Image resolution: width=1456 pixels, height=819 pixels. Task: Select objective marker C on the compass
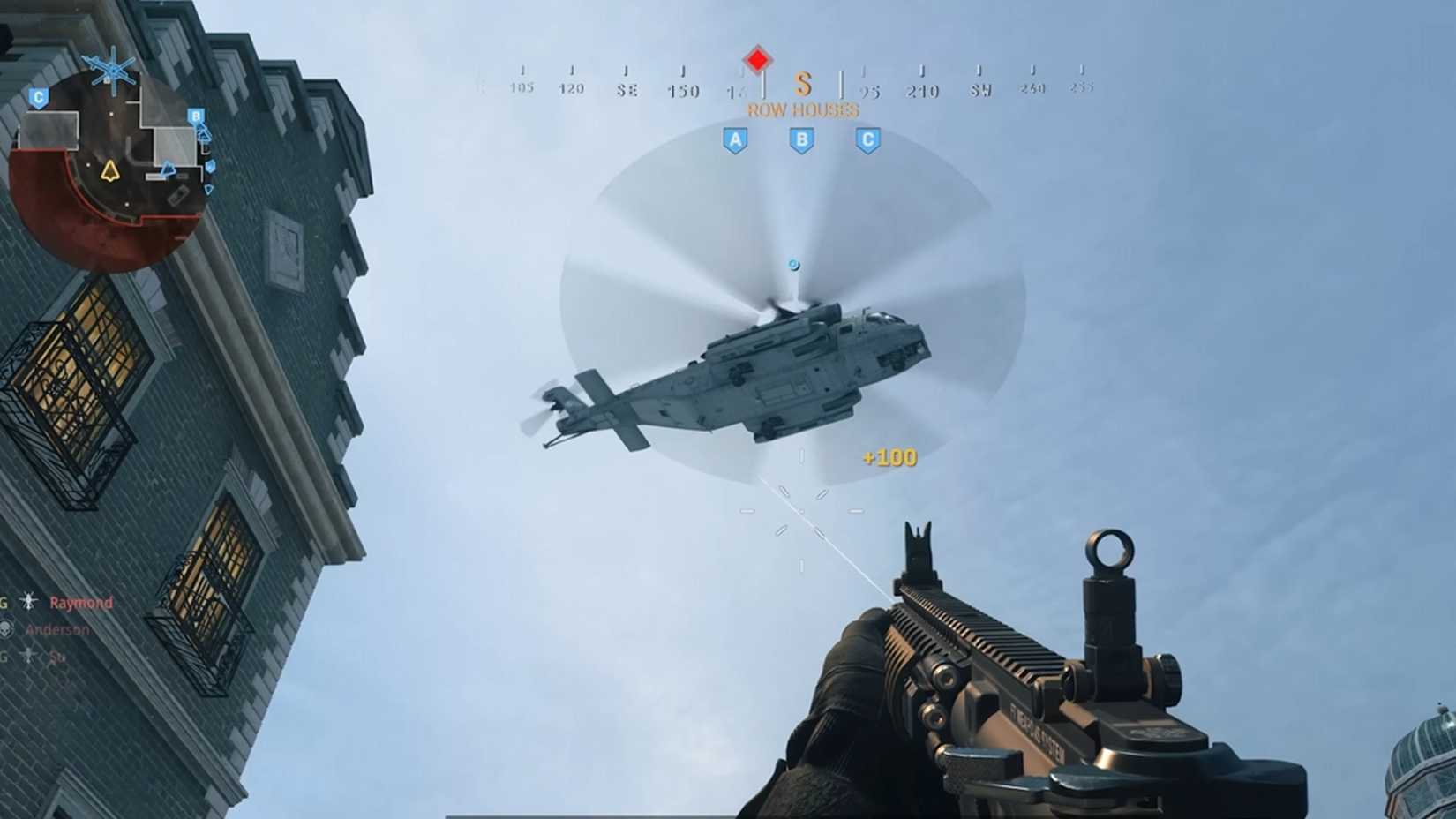point(867,138)
